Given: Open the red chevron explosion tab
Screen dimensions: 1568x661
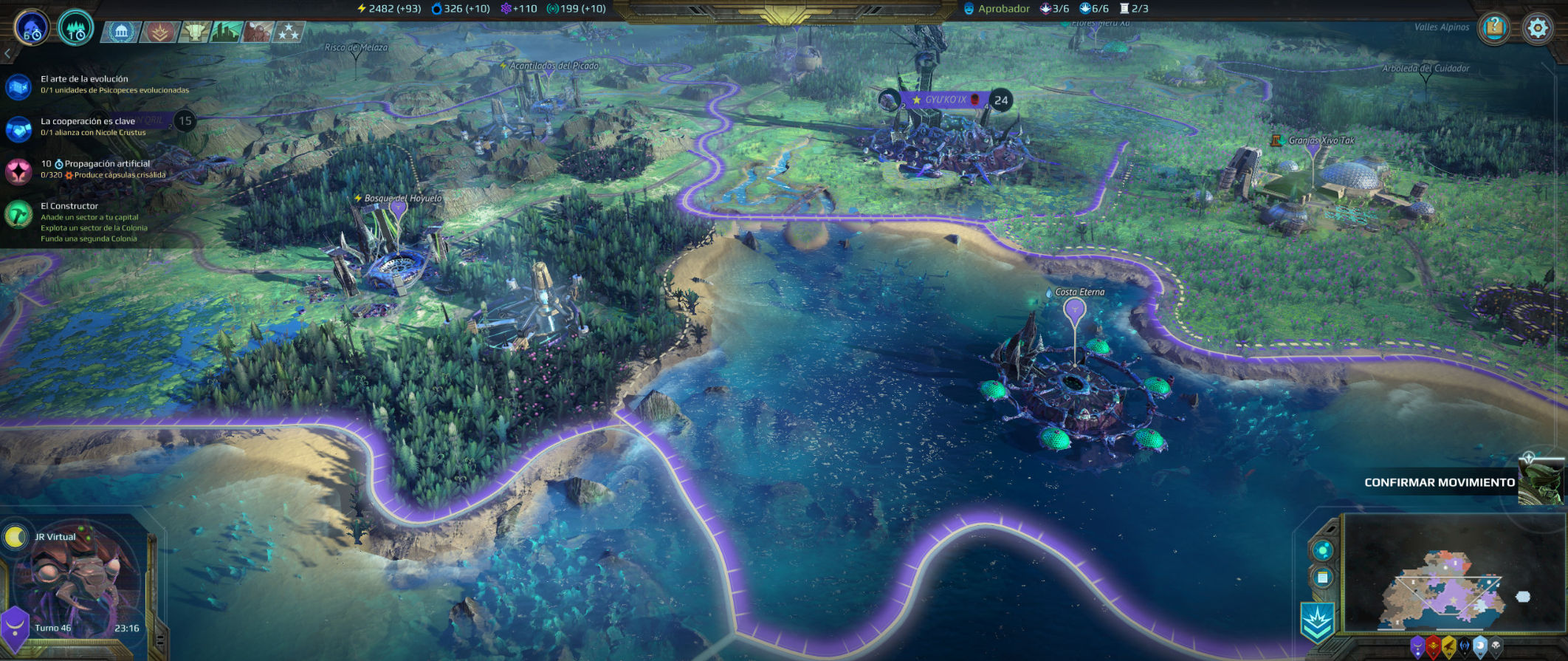Looking at the screenshot, I should point(159,32).
